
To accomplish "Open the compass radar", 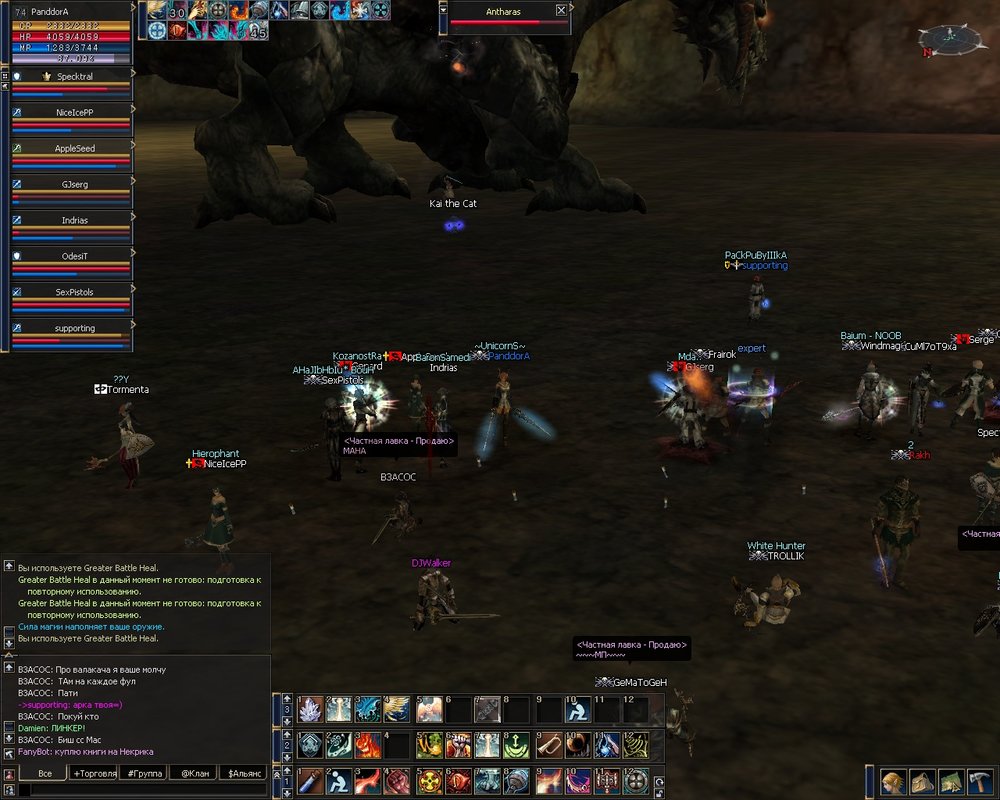I will click(949, 40).
